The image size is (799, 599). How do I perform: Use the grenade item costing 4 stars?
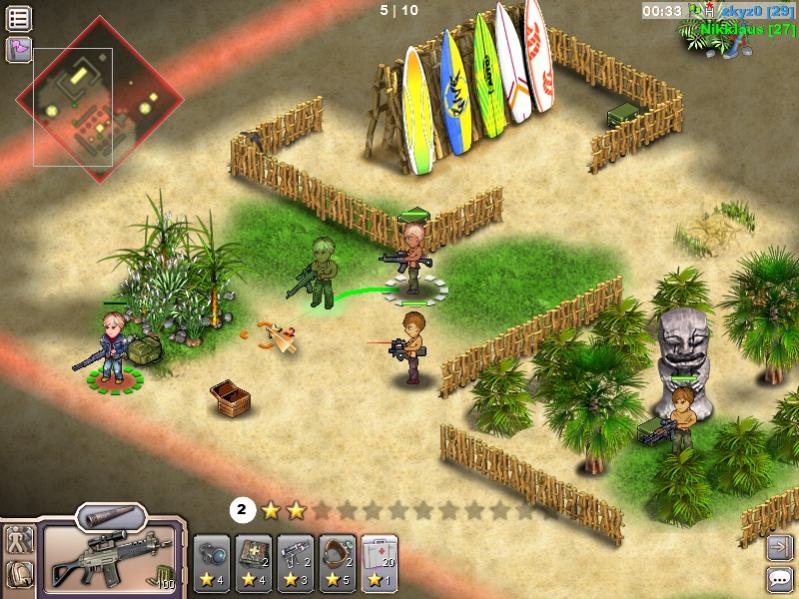tap(212, 563)
